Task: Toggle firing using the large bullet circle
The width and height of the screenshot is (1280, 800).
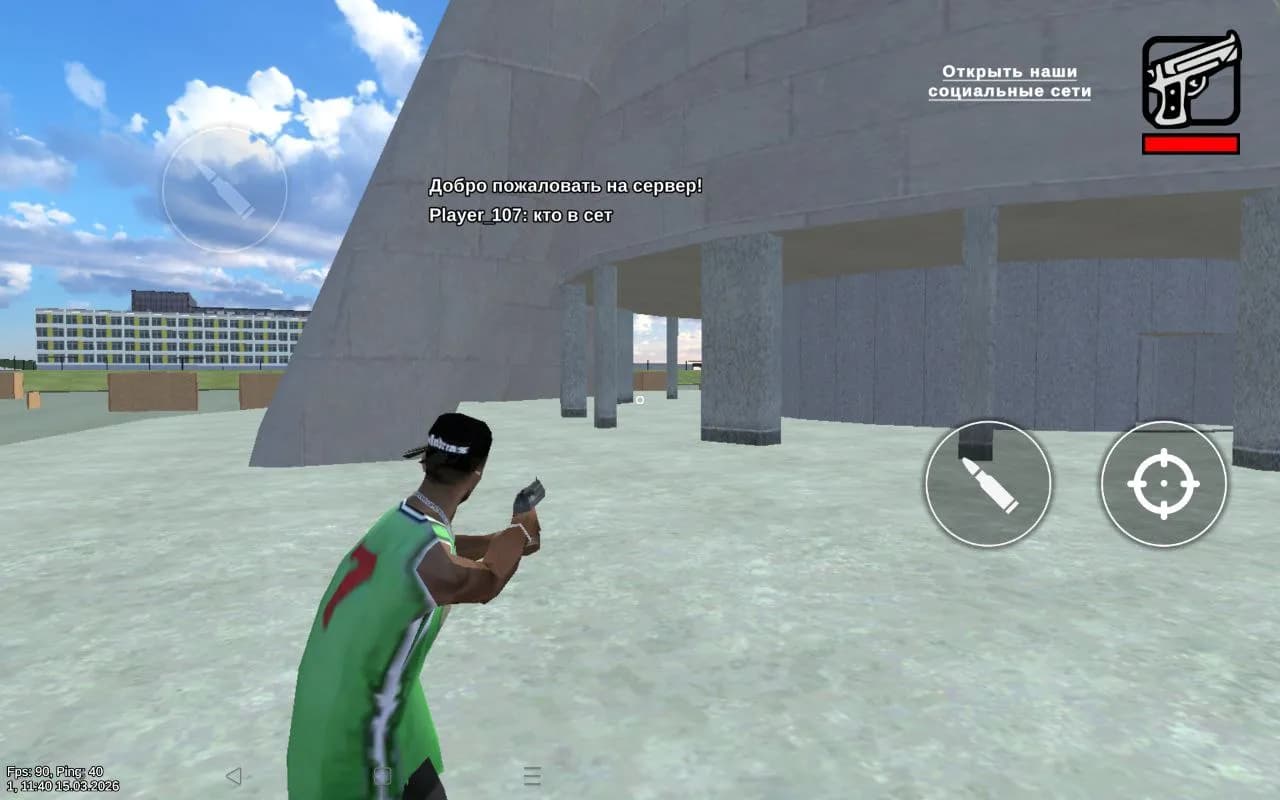Action: point(990,483)
